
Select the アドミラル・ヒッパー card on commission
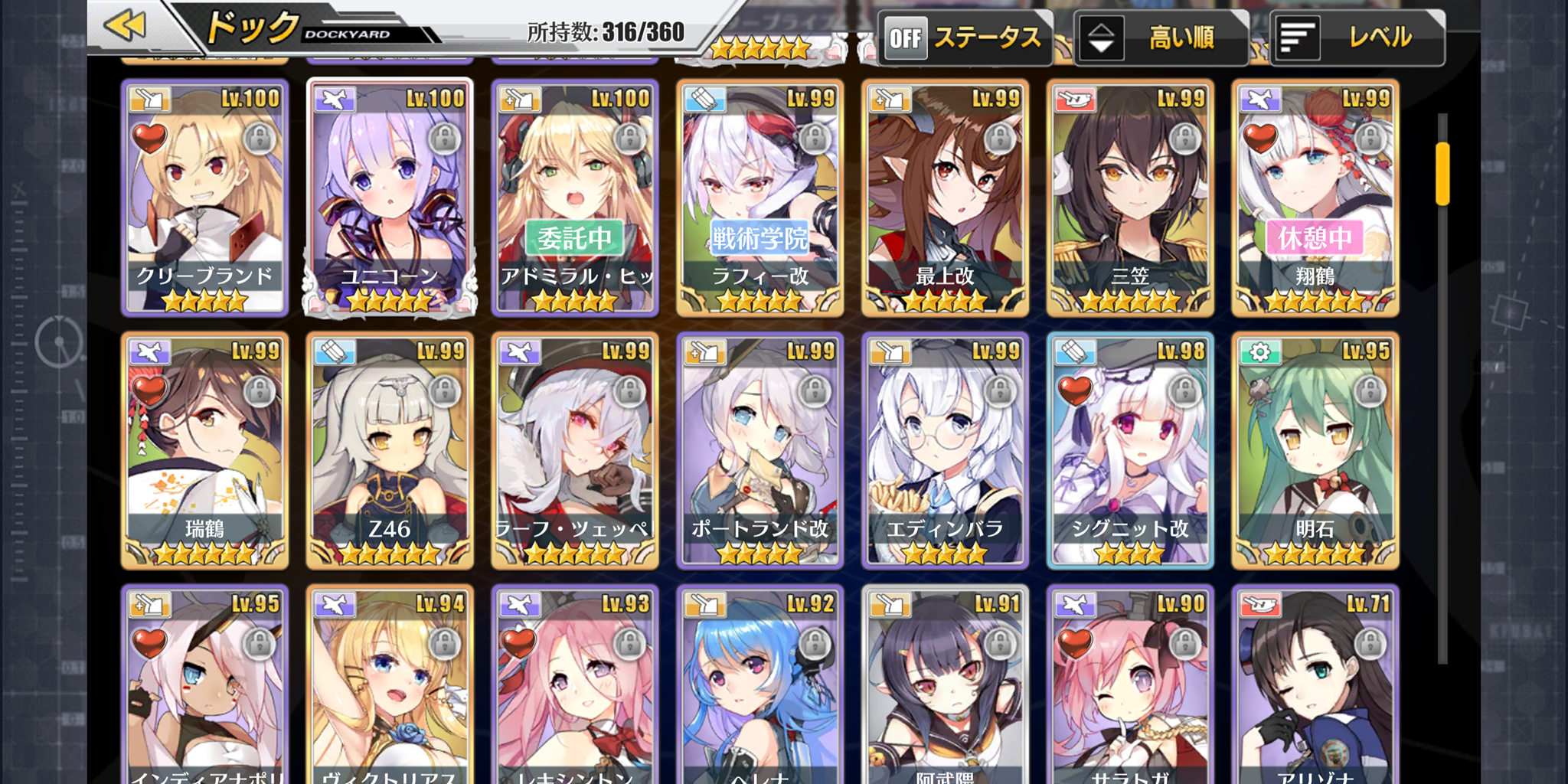click(575, 198)
